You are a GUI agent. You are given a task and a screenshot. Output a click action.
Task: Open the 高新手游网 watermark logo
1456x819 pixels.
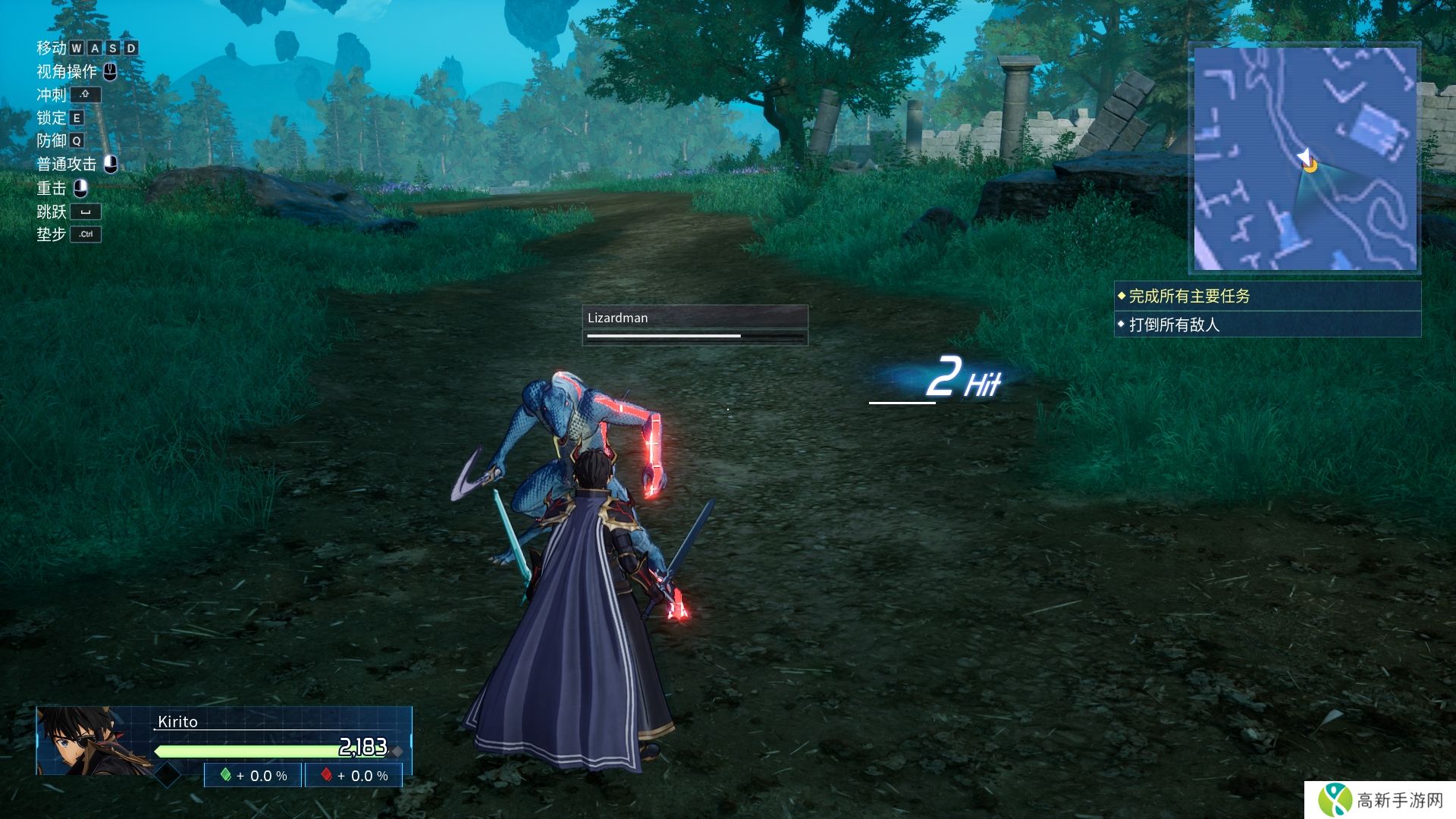click(1380, 800)
